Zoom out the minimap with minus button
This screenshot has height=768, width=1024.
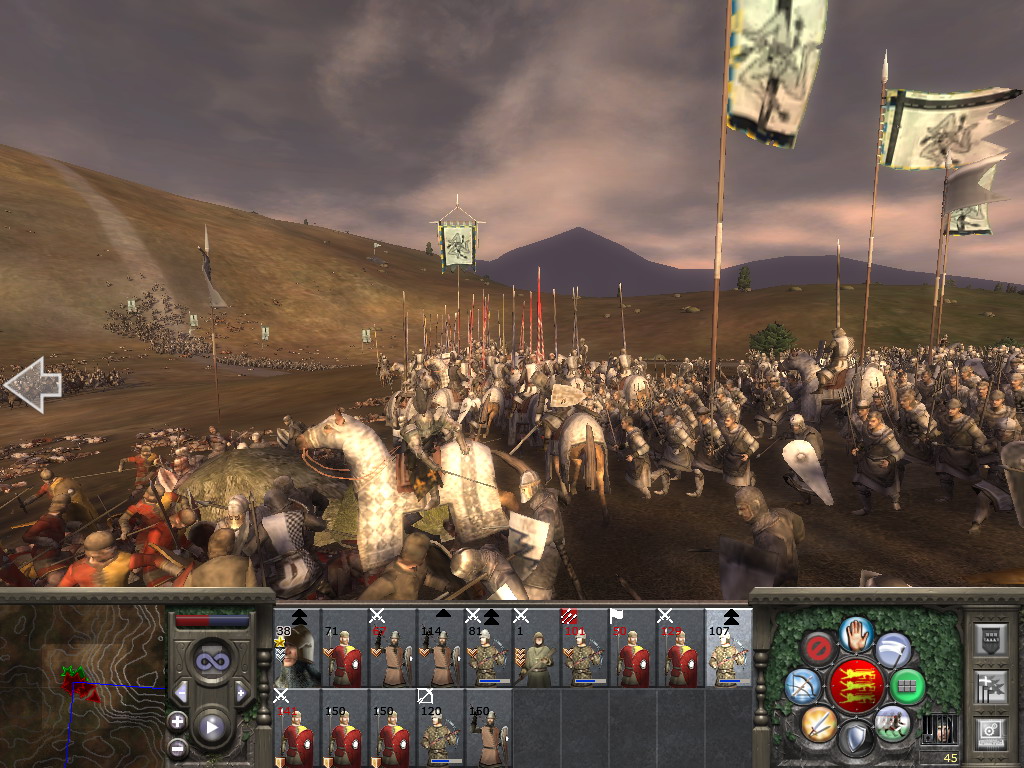coord(178,747)
